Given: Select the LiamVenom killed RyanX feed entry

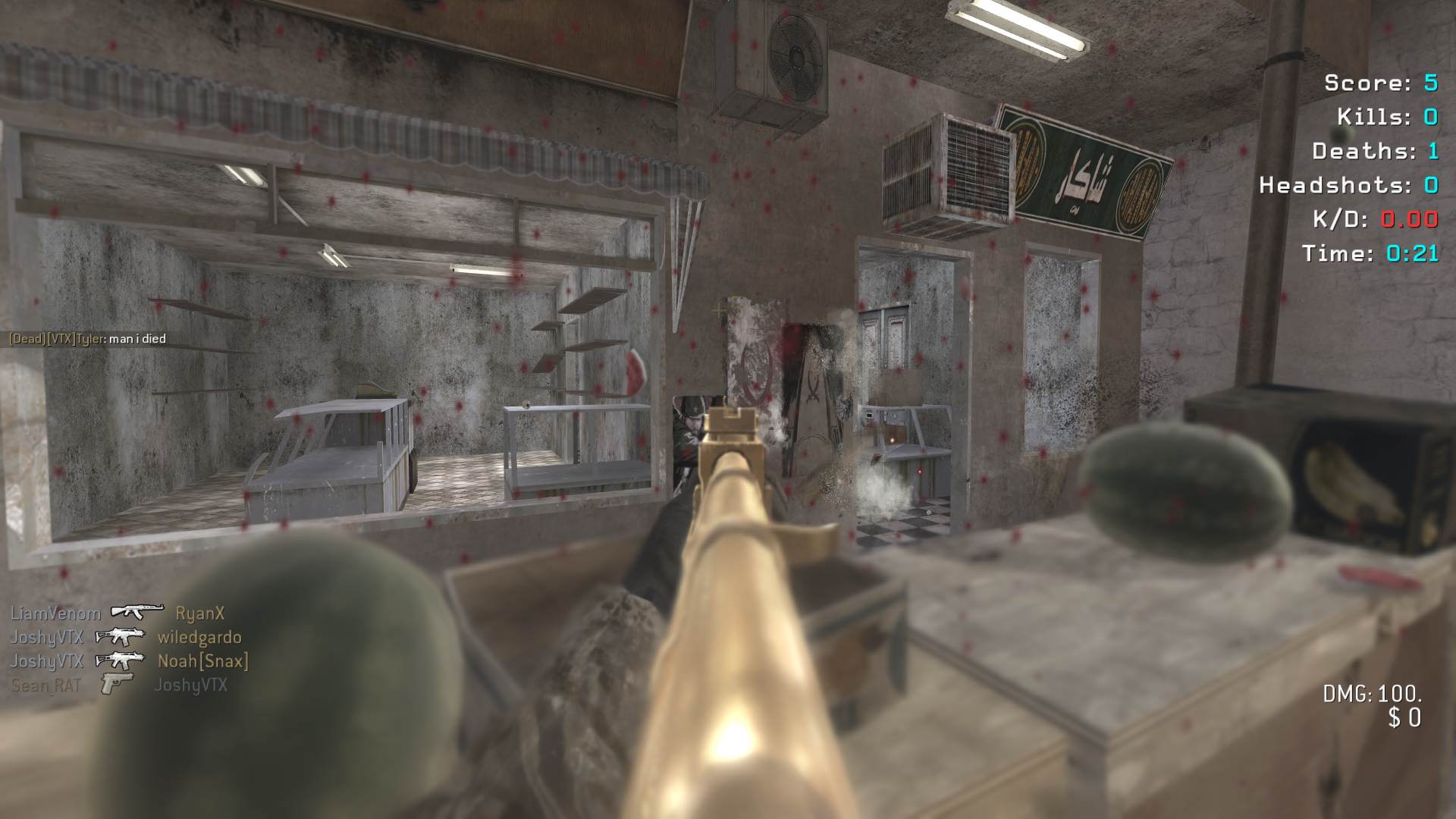Looking at the screenshot, I should 118,613.
